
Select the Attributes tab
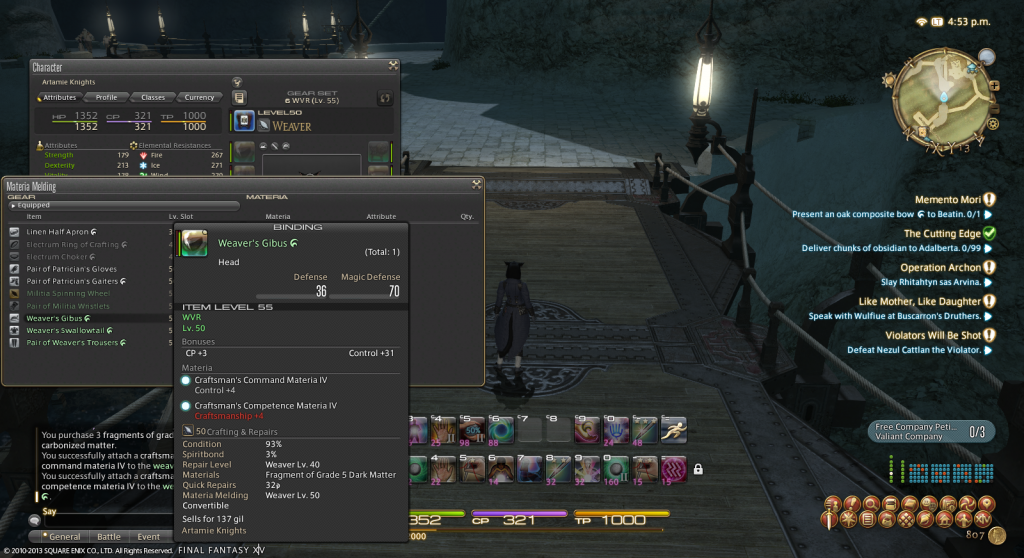pyautogui.click(x=58, y=97)
